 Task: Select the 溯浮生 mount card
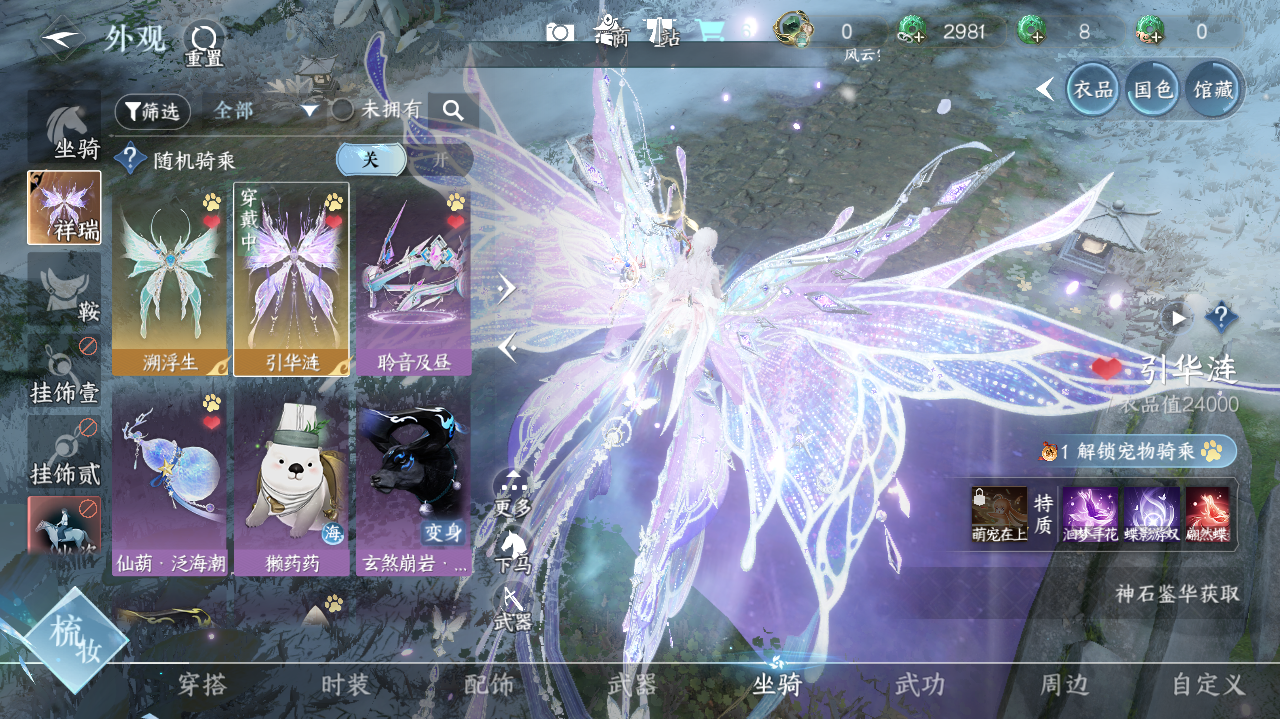click(170, 279)
